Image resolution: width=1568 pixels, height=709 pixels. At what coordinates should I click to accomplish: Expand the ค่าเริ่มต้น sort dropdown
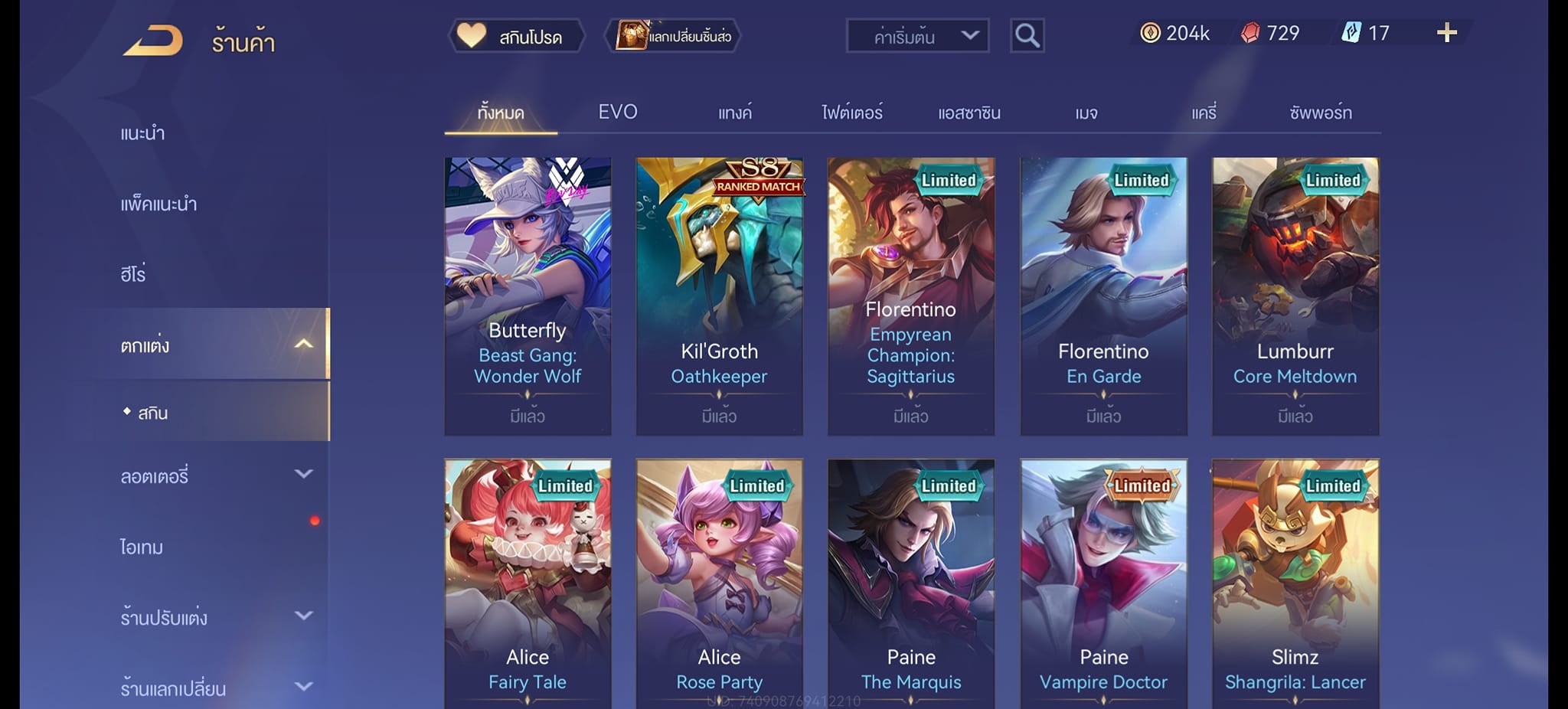pos(917,36)
